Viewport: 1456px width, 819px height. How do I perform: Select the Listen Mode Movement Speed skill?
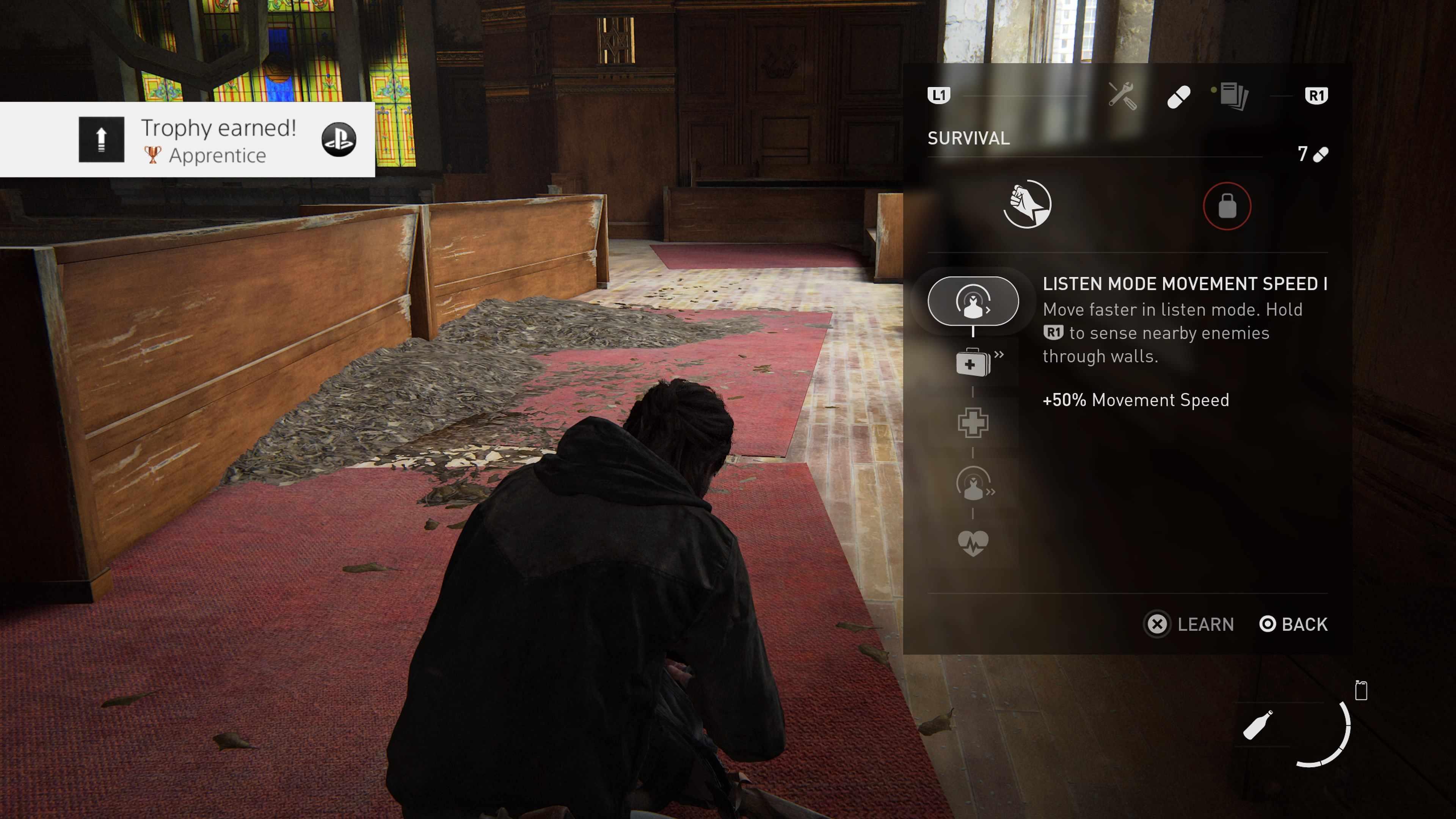point(973,301)
